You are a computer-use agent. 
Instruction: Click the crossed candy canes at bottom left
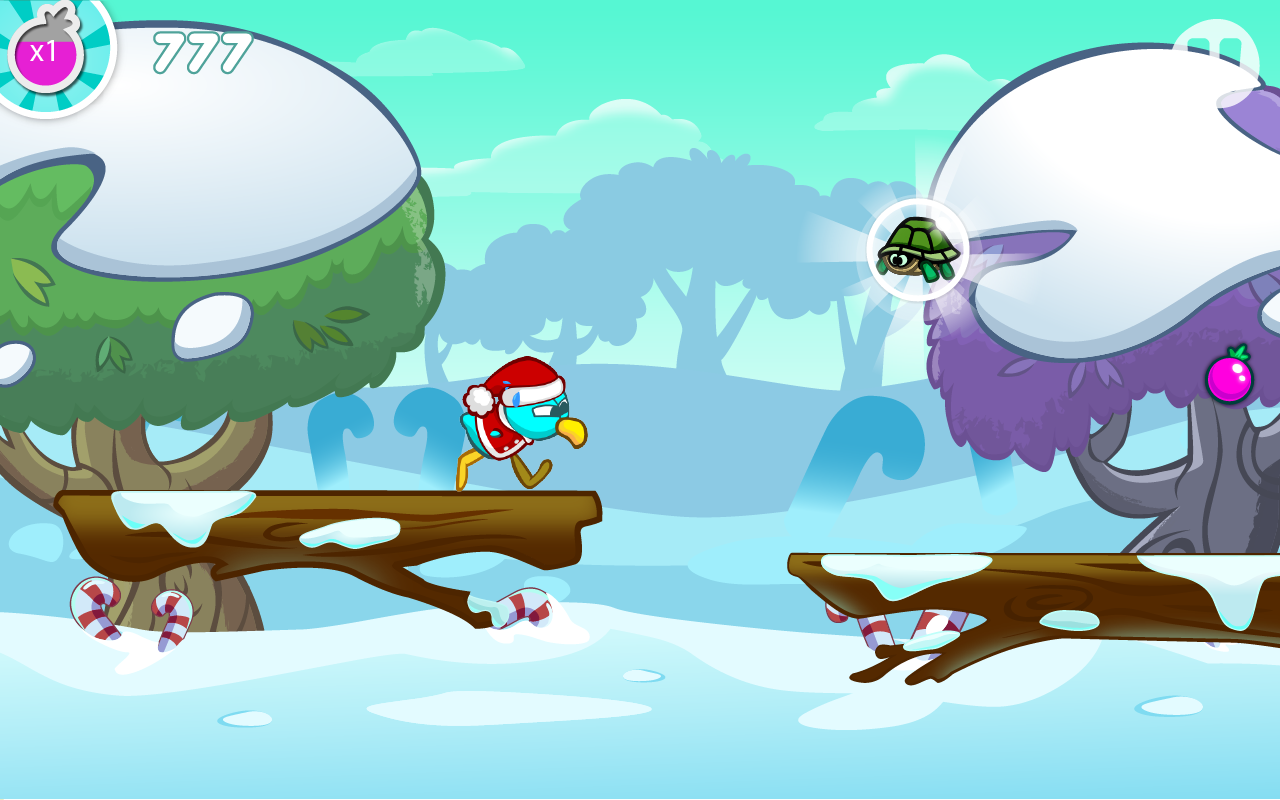[x=132, y=615]
